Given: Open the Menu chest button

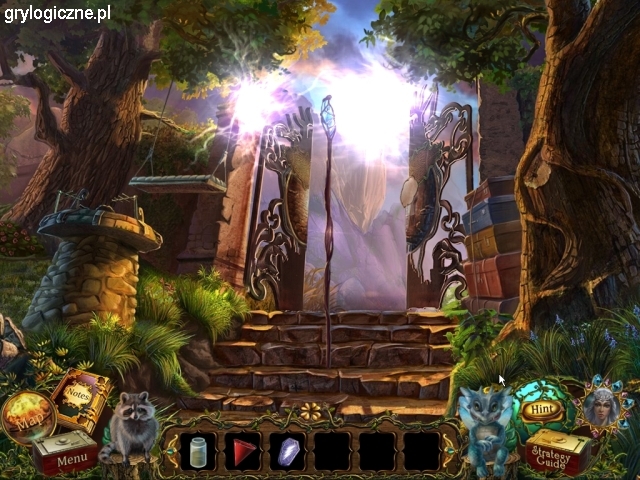Looking at the screenshot, I should pos(69,457).
